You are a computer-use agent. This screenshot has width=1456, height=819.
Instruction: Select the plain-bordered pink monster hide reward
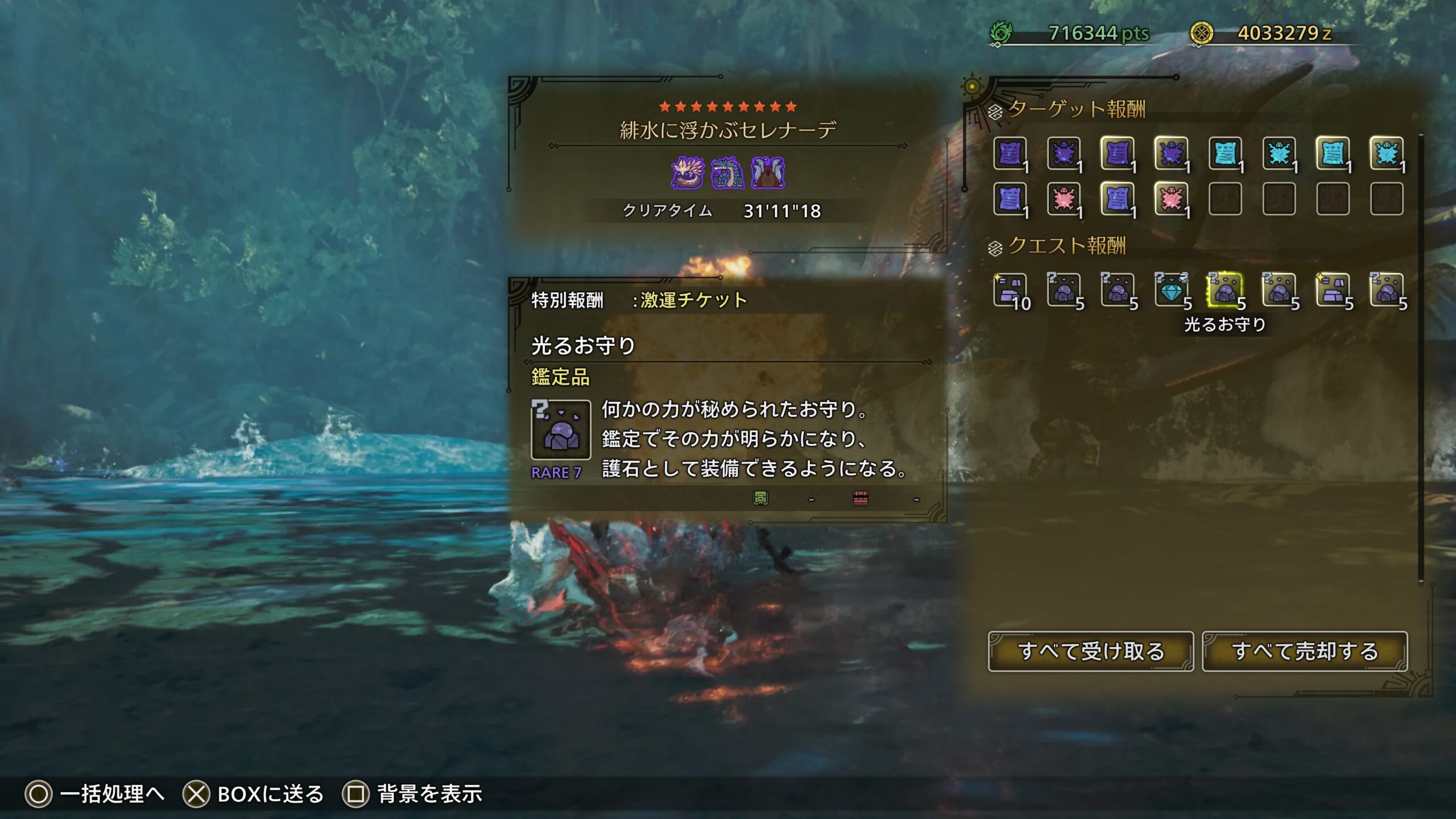tap(1064, 199)
